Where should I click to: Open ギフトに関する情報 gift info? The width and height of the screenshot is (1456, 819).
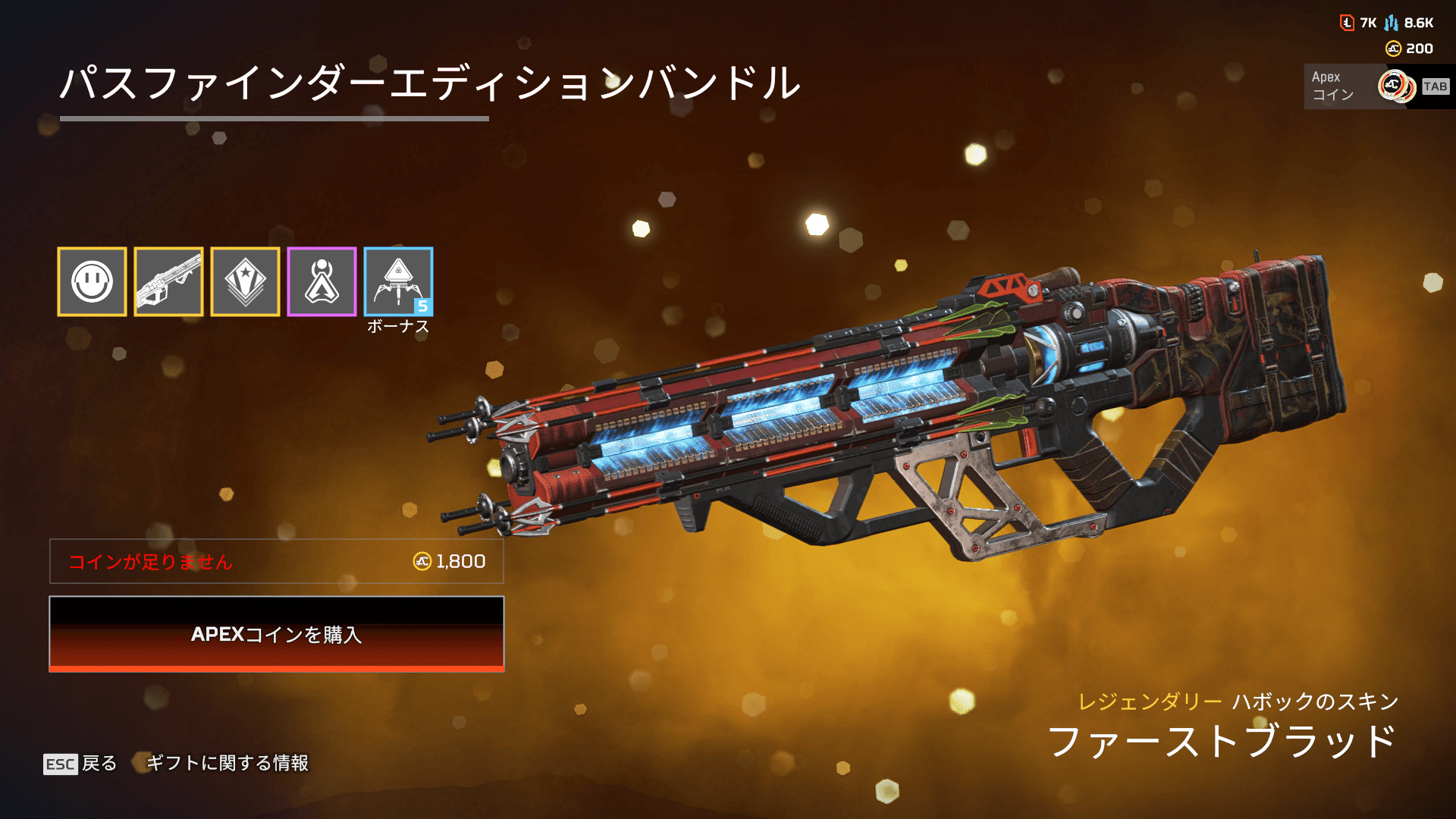pyautogui.click(x=226, y=763)
